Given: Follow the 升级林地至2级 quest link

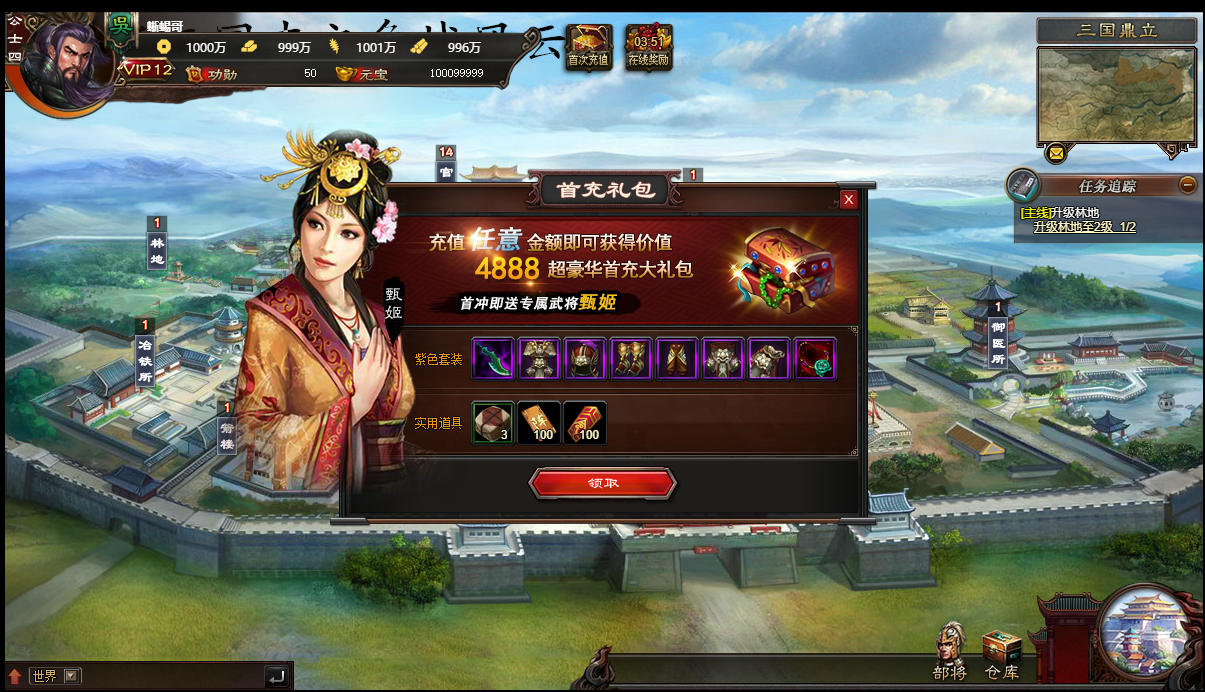Looking at the screenshot, I should tap(1084, 227).
